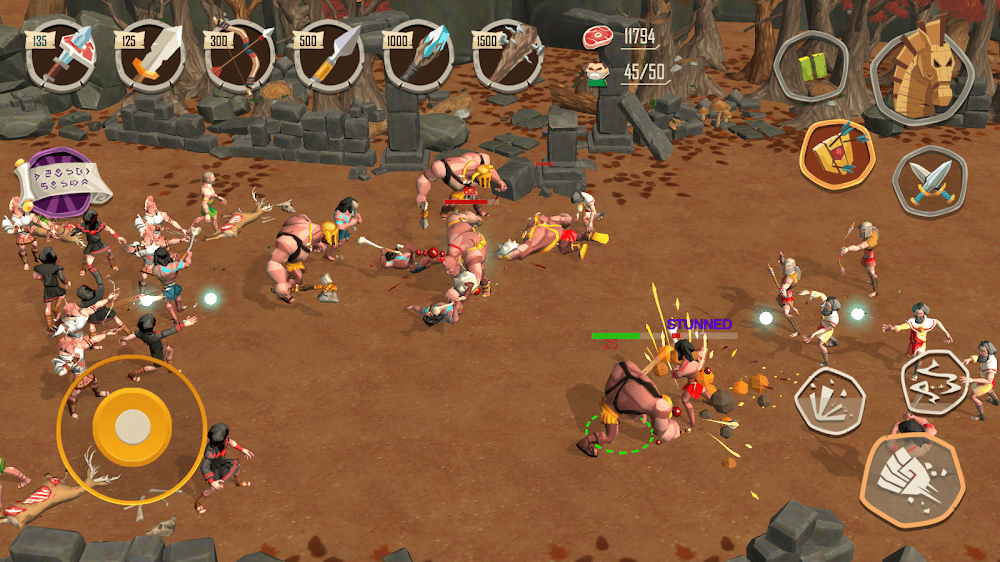Screen dimensions: 1000x562
Task: Buy the axe unit costing 135
Action: tap(60, 56)
